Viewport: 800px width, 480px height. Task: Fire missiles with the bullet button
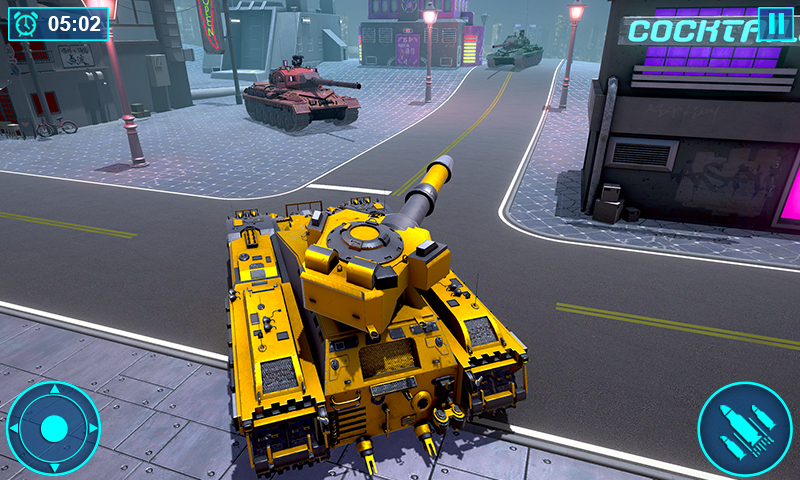[744, 428]
